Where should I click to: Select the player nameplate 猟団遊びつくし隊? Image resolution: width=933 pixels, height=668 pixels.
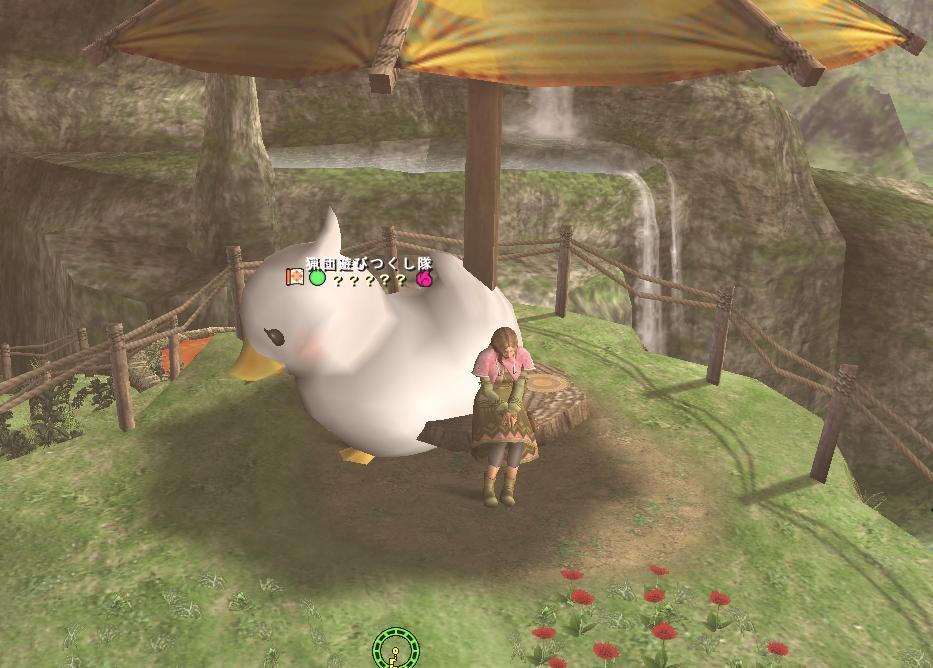tap(367, 263)
